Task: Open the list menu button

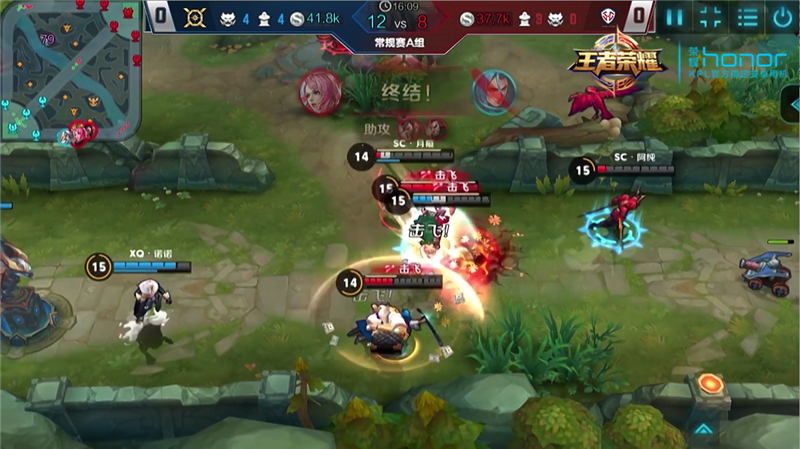Action: point(747,17)
